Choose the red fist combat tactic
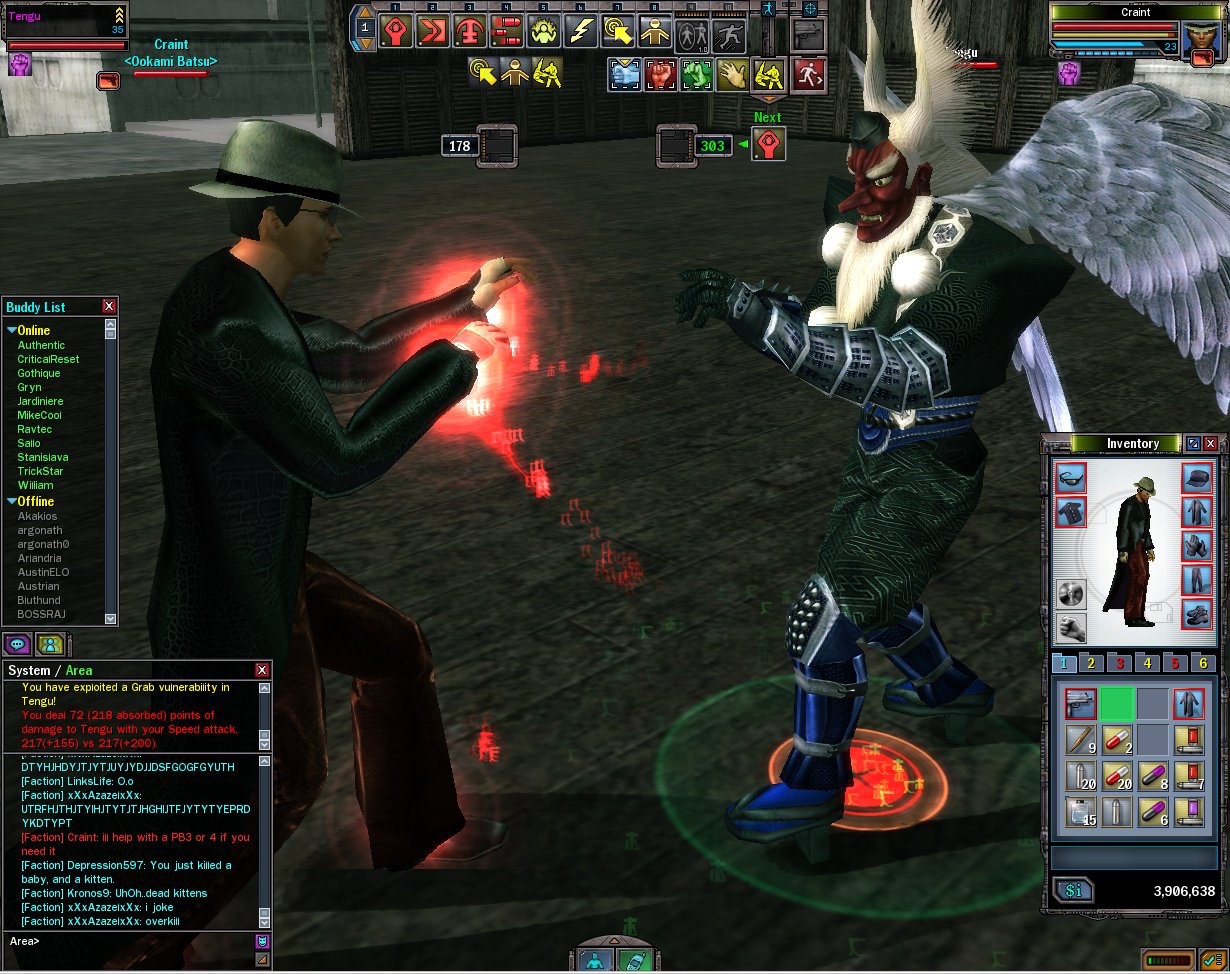Screen dimensions: 1230x974 coord(660,73)
